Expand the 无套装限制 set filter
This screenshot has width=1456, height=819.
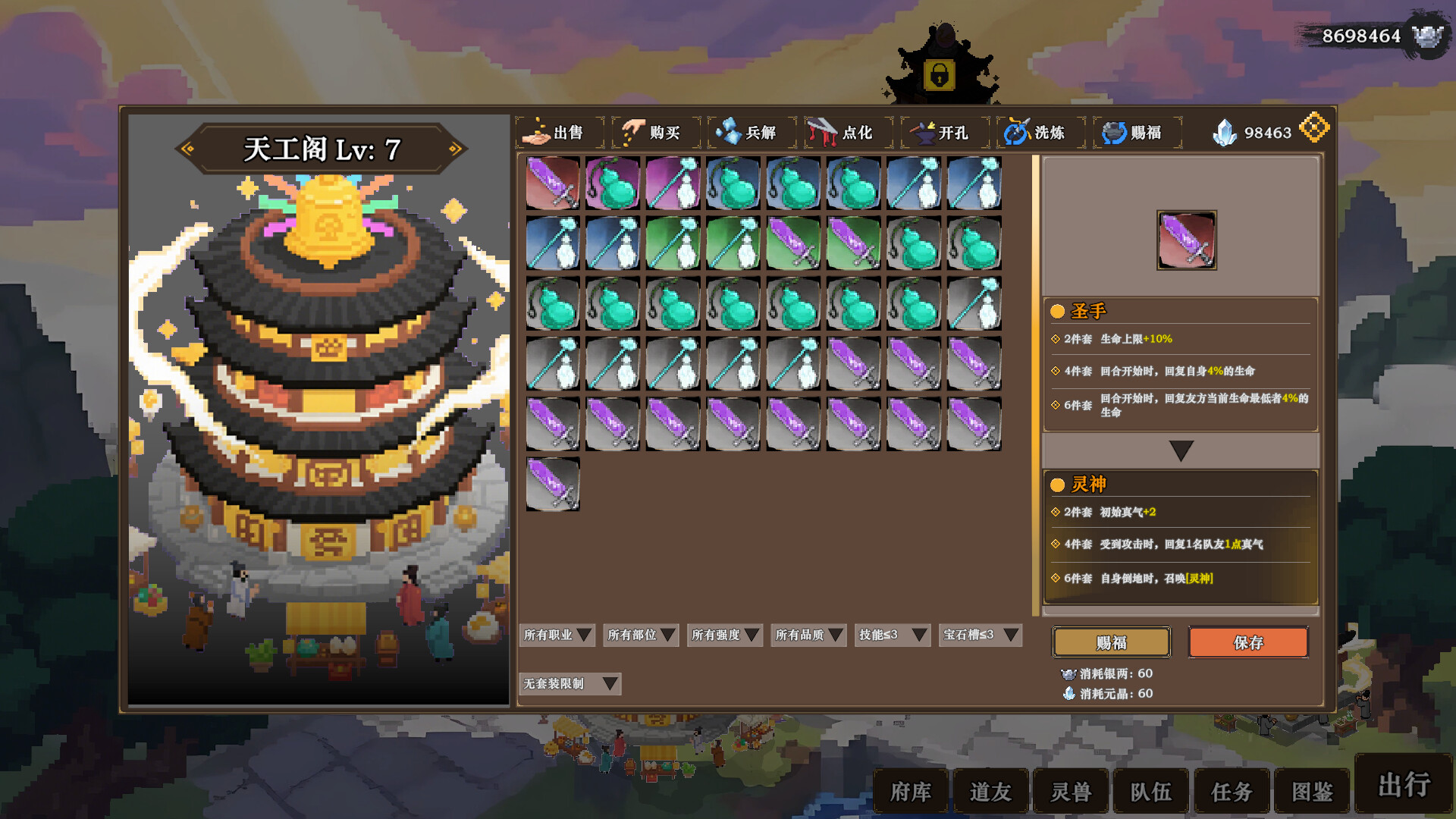pyautogui.click(x=570, y=684)
